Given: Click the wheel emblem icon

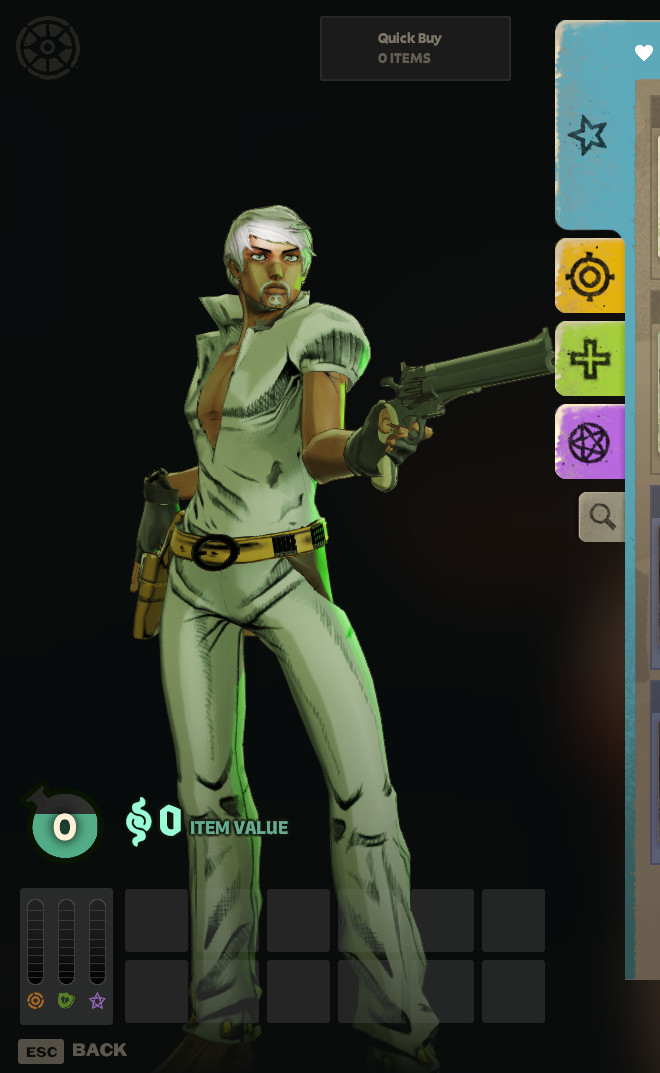Looking at the screenshot, I should 48,48.
